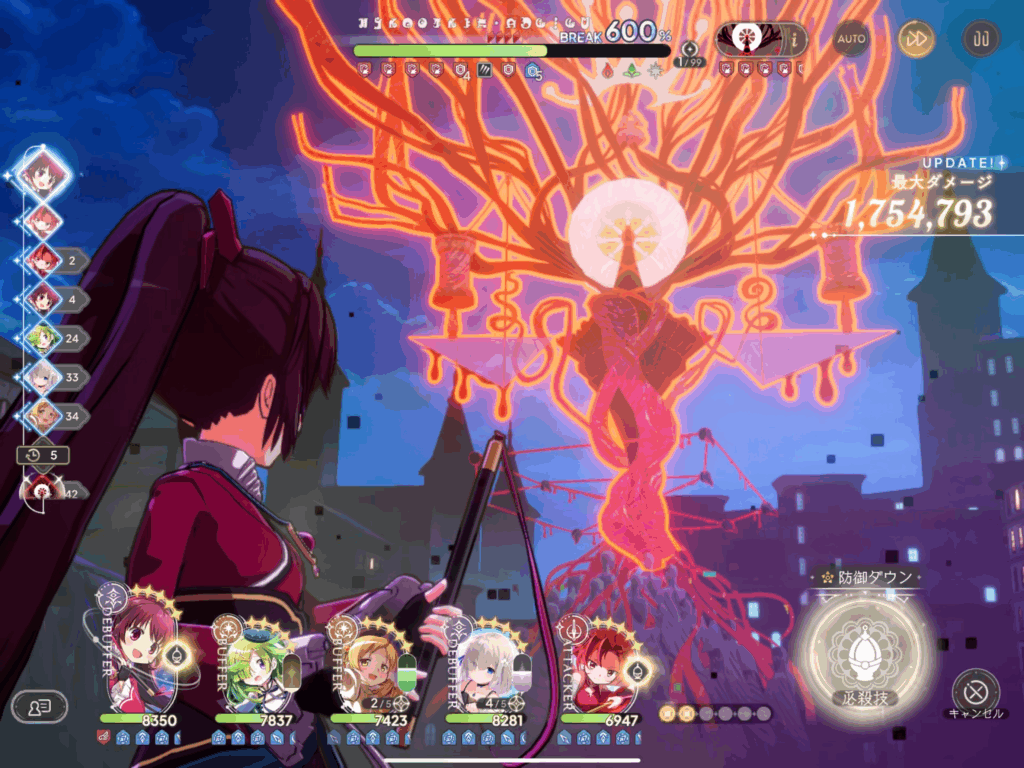The height and width of the screenshot is (768, 1024).
Task: Pause the battle
Action: click(980, 39)
